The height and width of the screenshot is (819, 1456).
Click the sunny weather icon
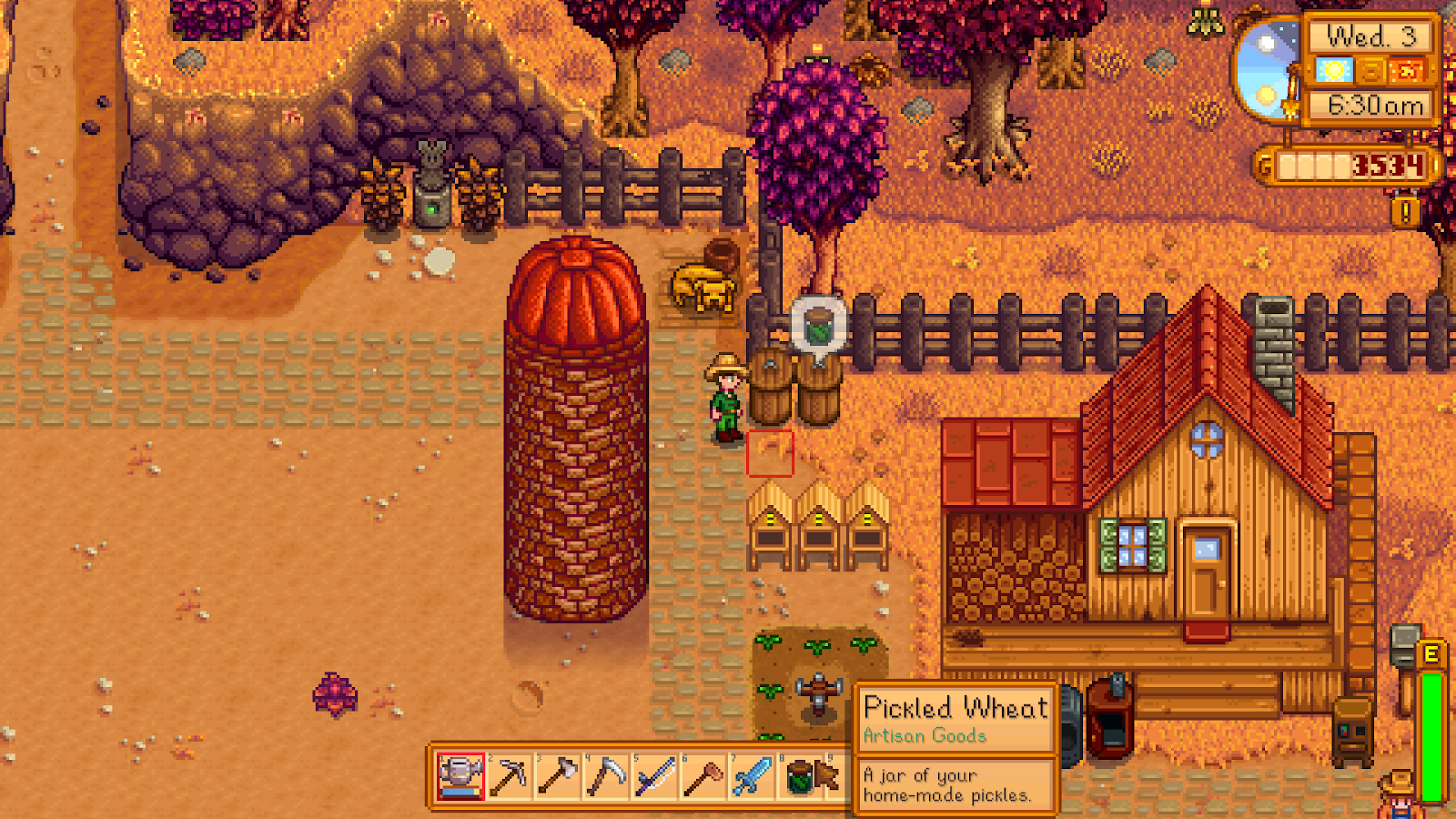1335,68
